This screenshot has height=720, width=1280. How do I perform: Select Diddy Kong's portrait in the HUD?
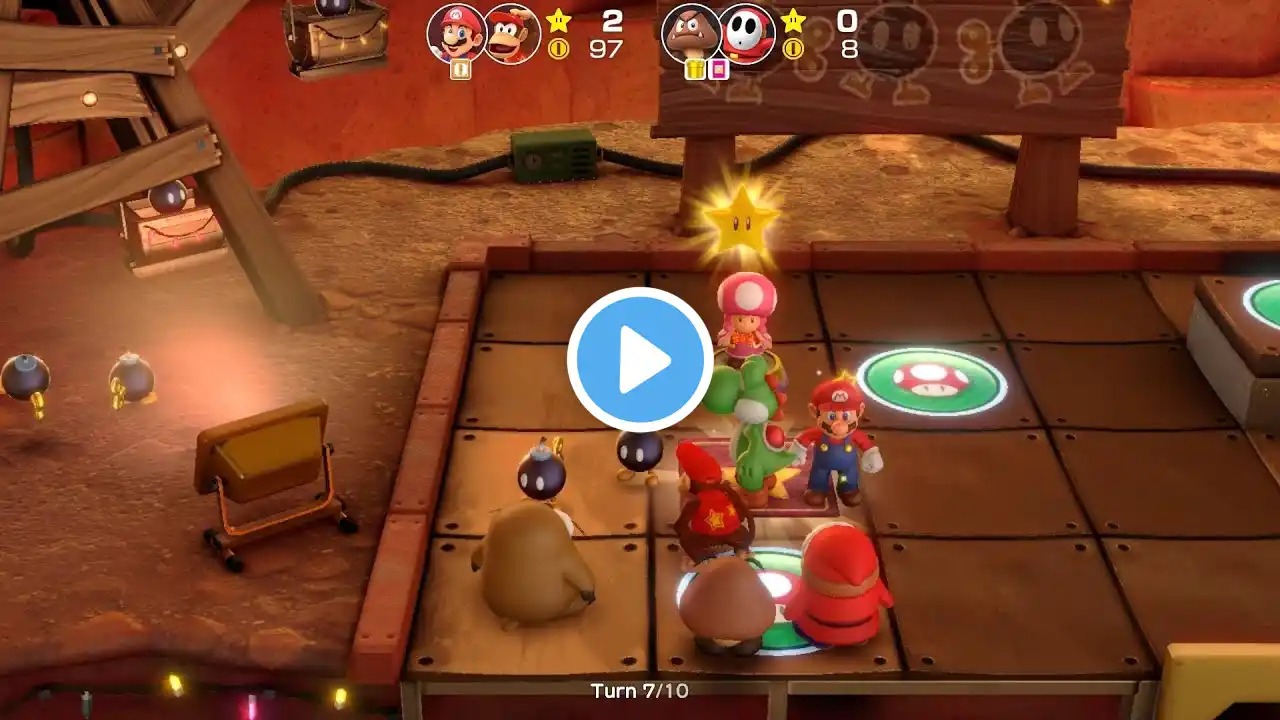pos(513,34)
